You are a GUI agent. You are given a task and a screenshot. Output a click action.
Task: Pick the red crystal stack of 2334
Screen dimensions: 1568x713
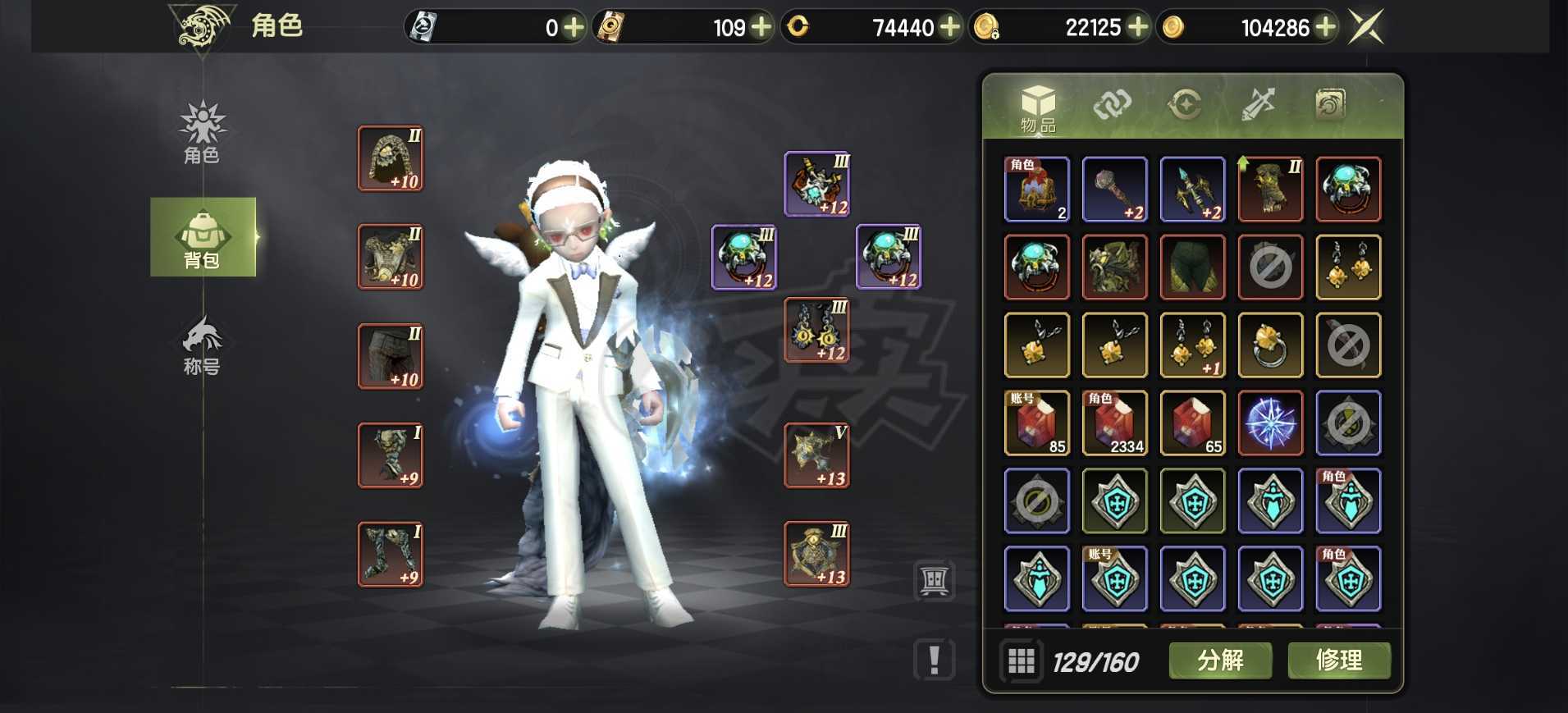tap(1114, 423)
